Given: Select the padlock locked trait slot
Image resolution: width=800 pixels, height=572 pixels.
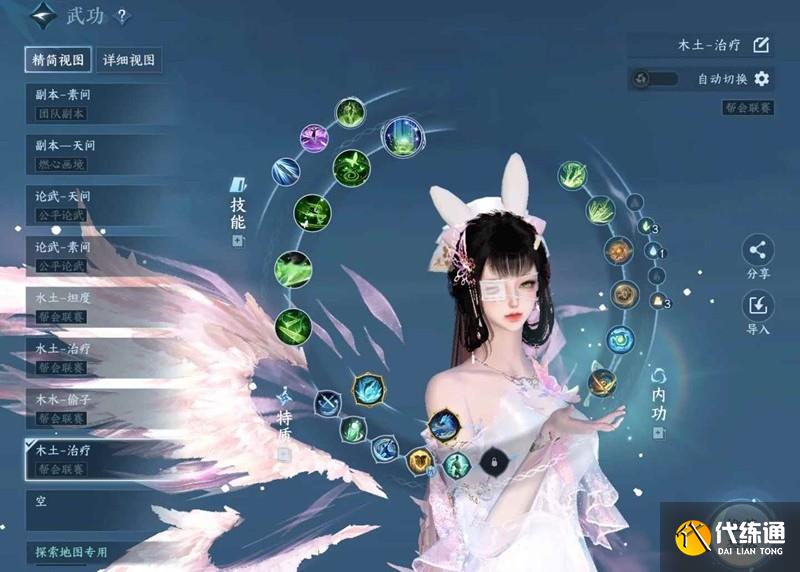Looking at the screenshot, I should pyautogui.click(x=491, y=460).
